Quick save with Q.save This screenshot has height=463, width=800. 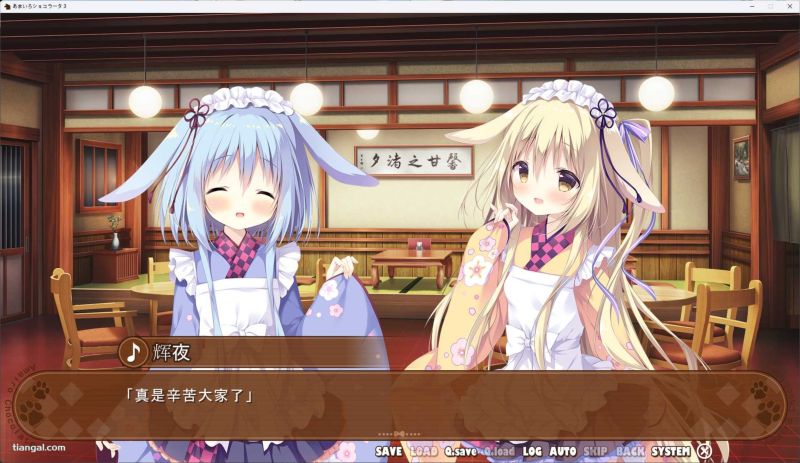(461, 451)
